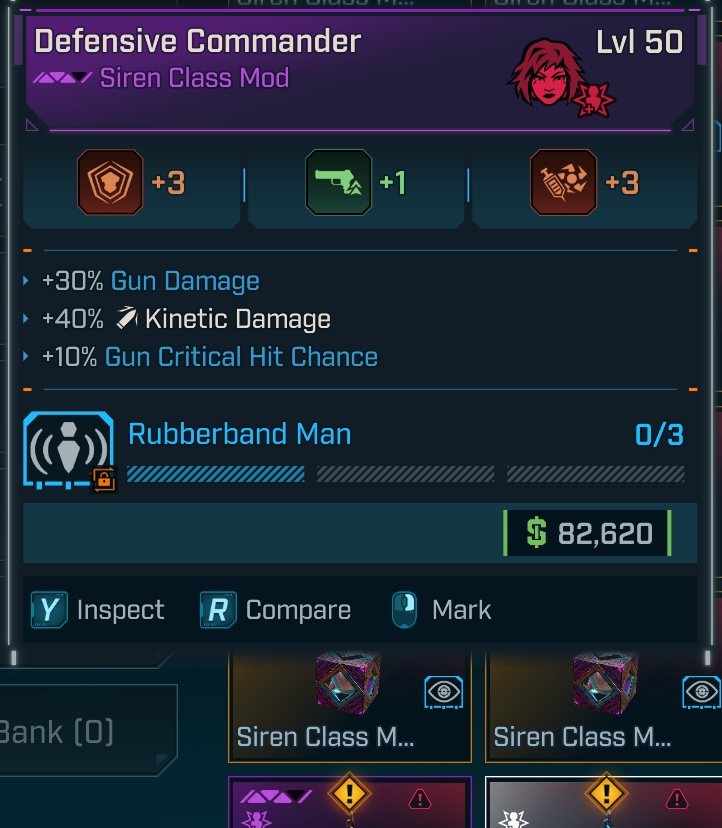Click the orange syringe skill bonus icon
722x828 pixels.
563,183
